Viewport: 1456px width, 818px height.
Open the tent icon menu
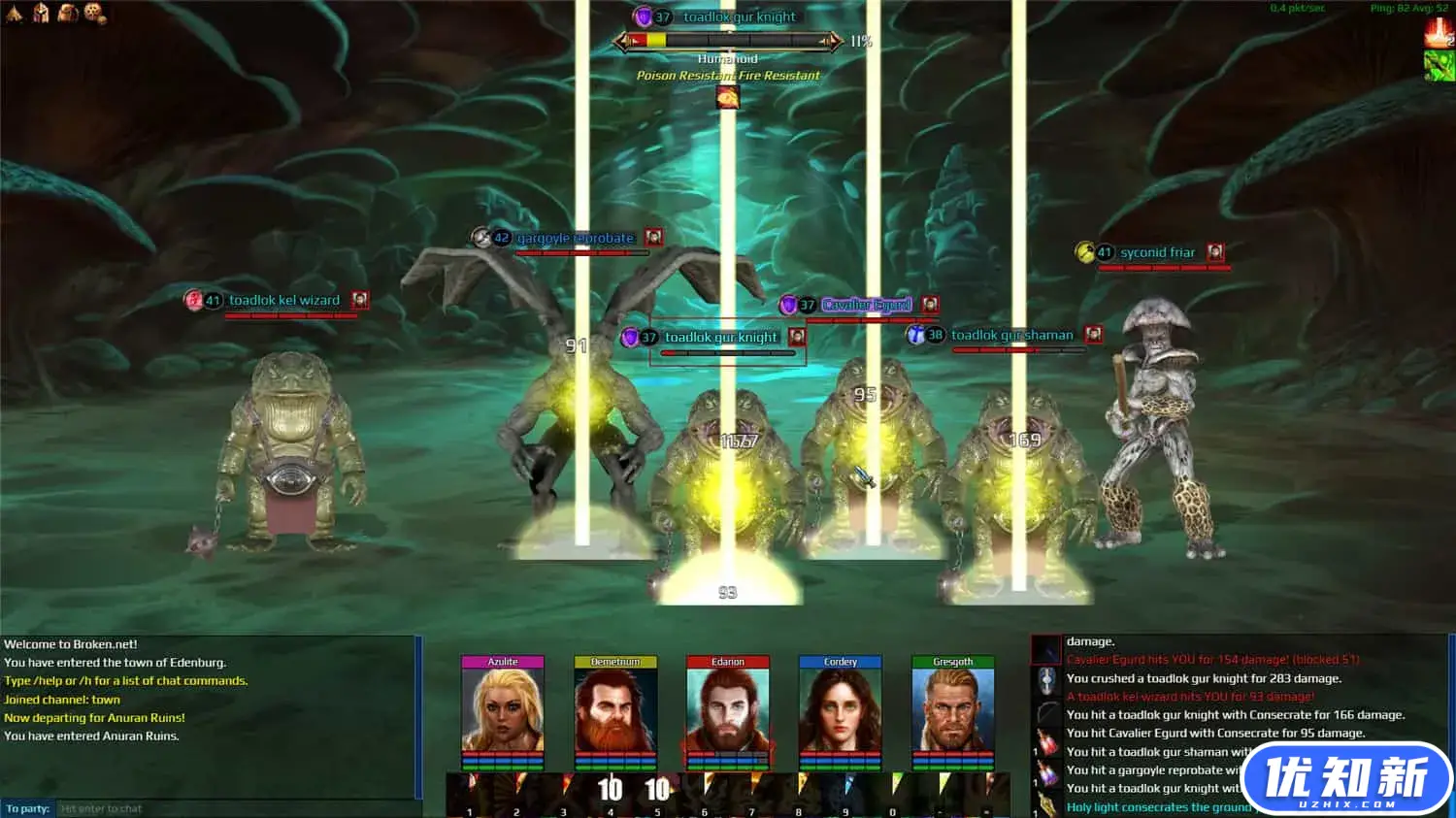click(15, 13)
